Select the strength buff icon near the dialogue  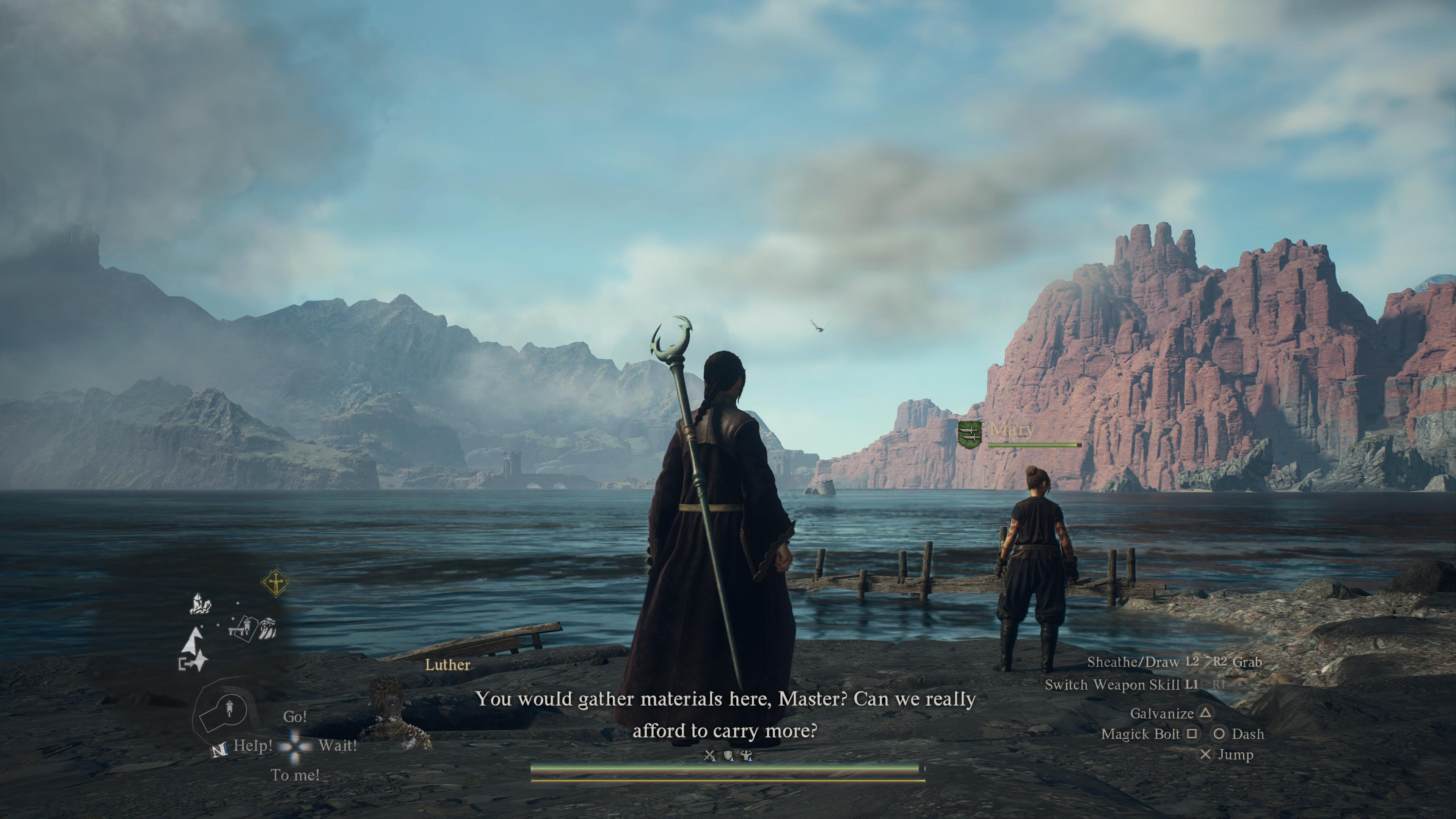tap(746, 755)
